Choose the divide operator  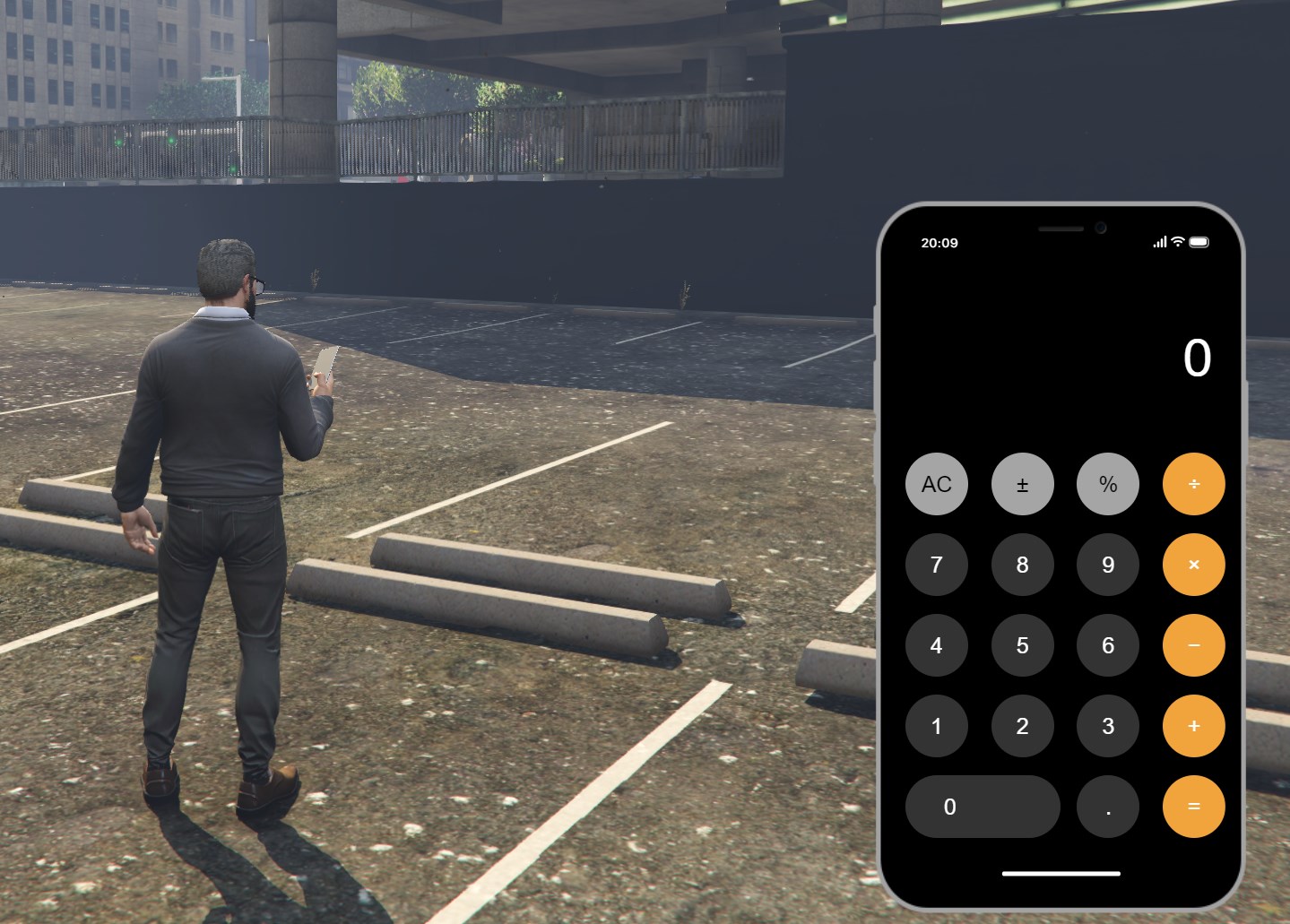1193,484
